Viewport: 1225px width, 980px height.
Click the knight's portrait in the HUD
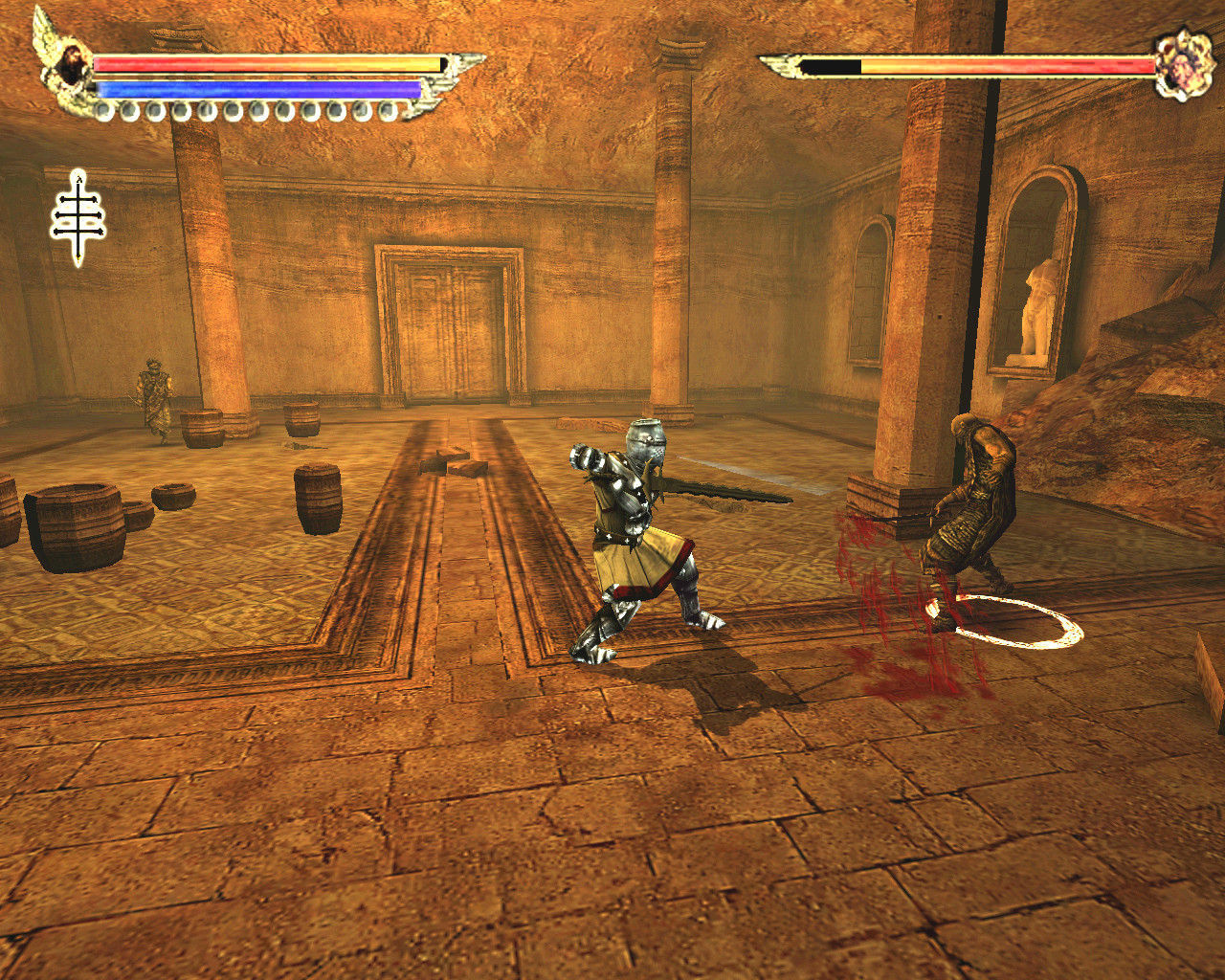click(72, 60)
